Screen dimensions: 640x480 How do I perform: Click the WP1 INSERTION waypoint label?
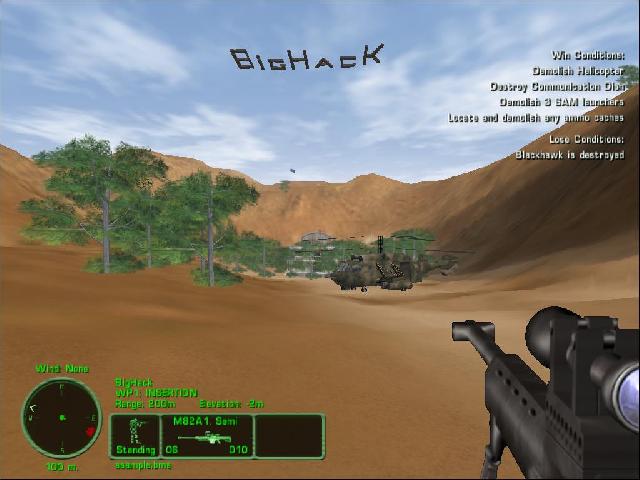[x=156, y=393]
